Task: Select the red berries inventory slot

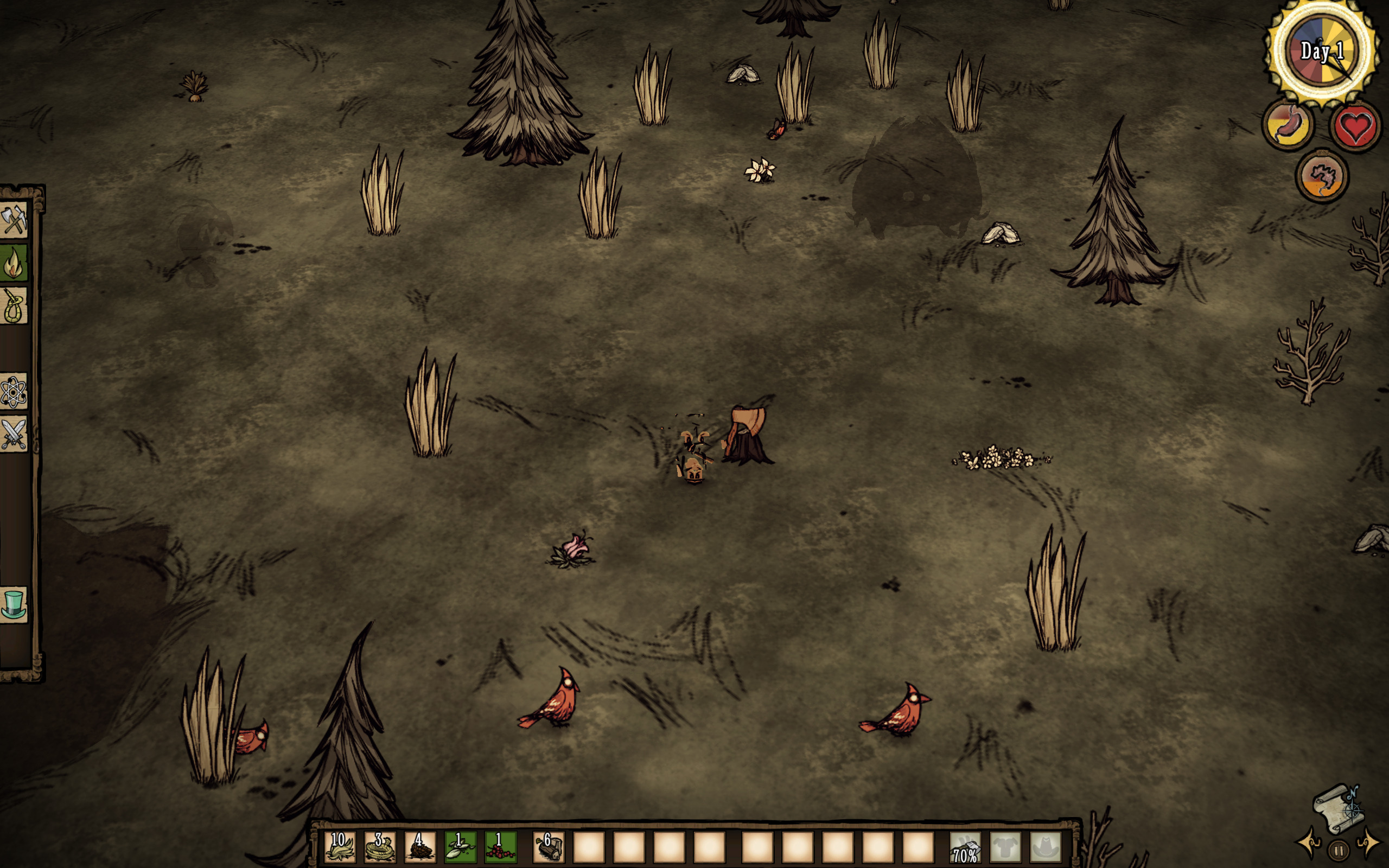Action: tap(500, 847)
